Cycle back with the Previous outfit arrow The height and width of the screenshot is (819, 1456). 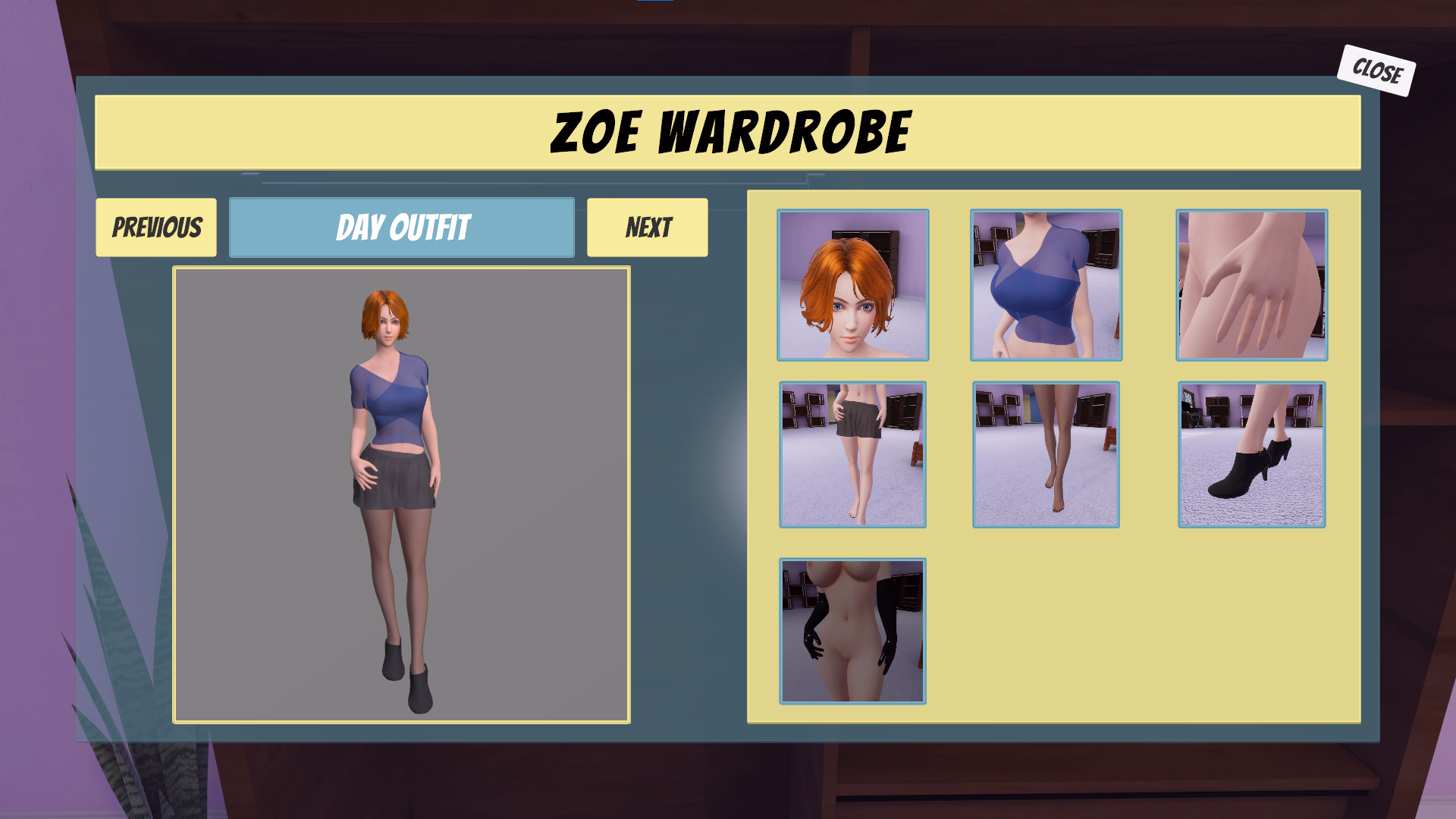pyautogui.click(x=156, y=226)
